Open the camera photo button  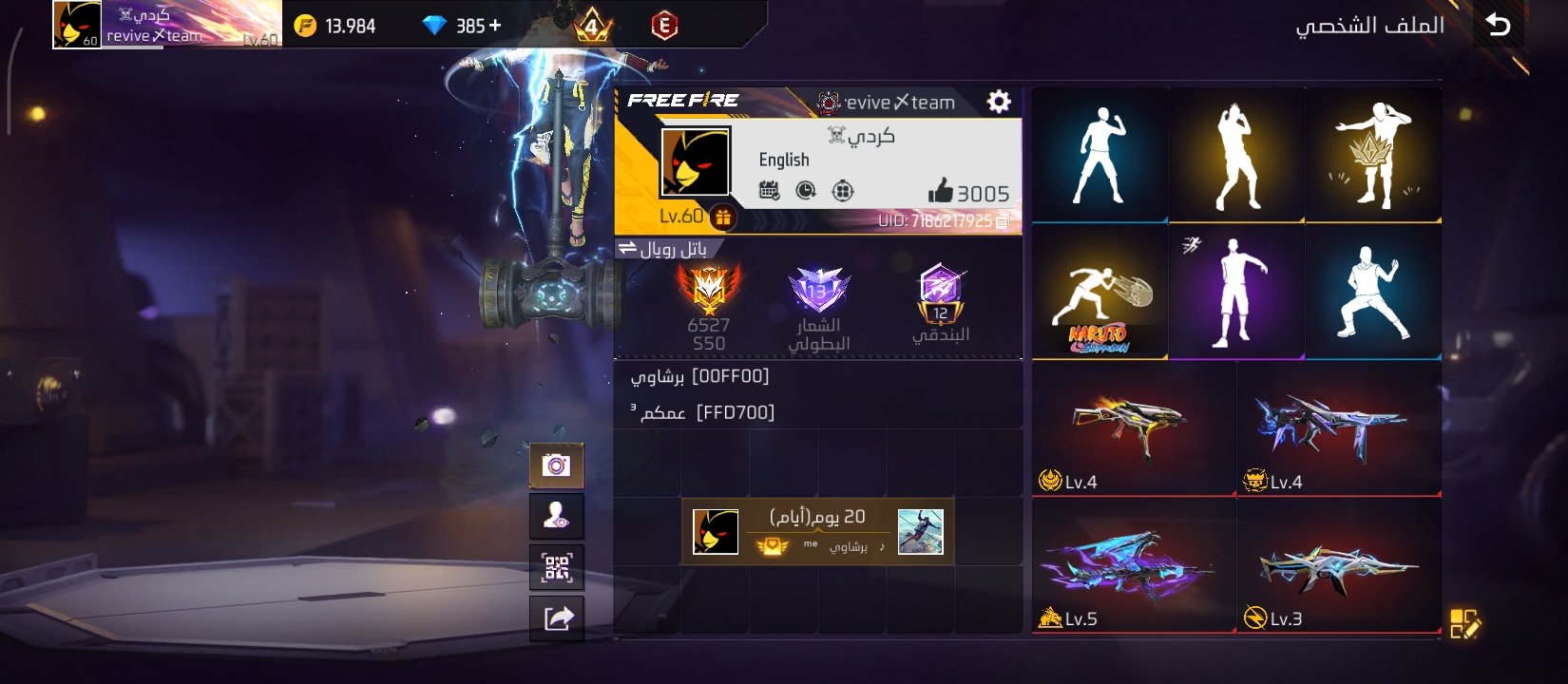556,465
